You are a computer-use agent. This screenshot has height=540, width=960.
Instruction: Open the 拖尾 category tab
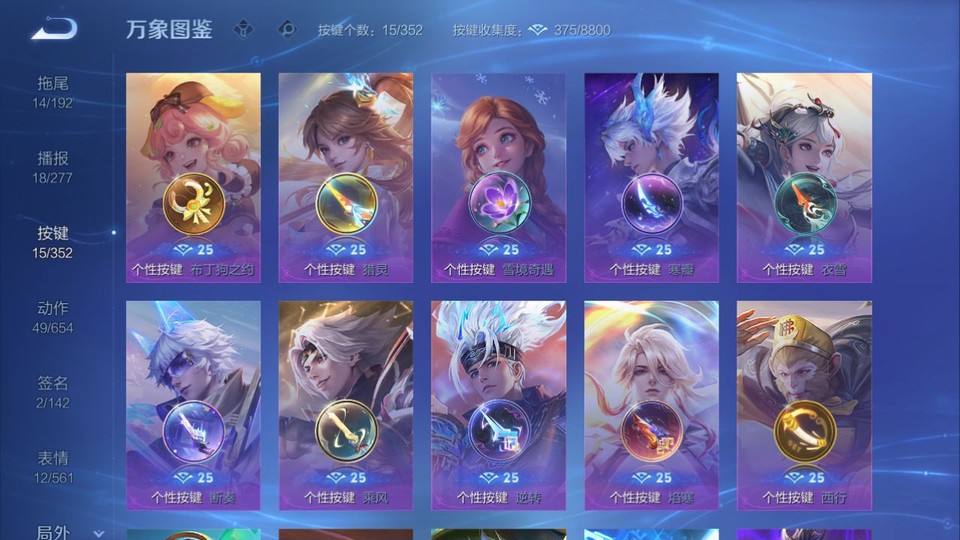(53, 91)
